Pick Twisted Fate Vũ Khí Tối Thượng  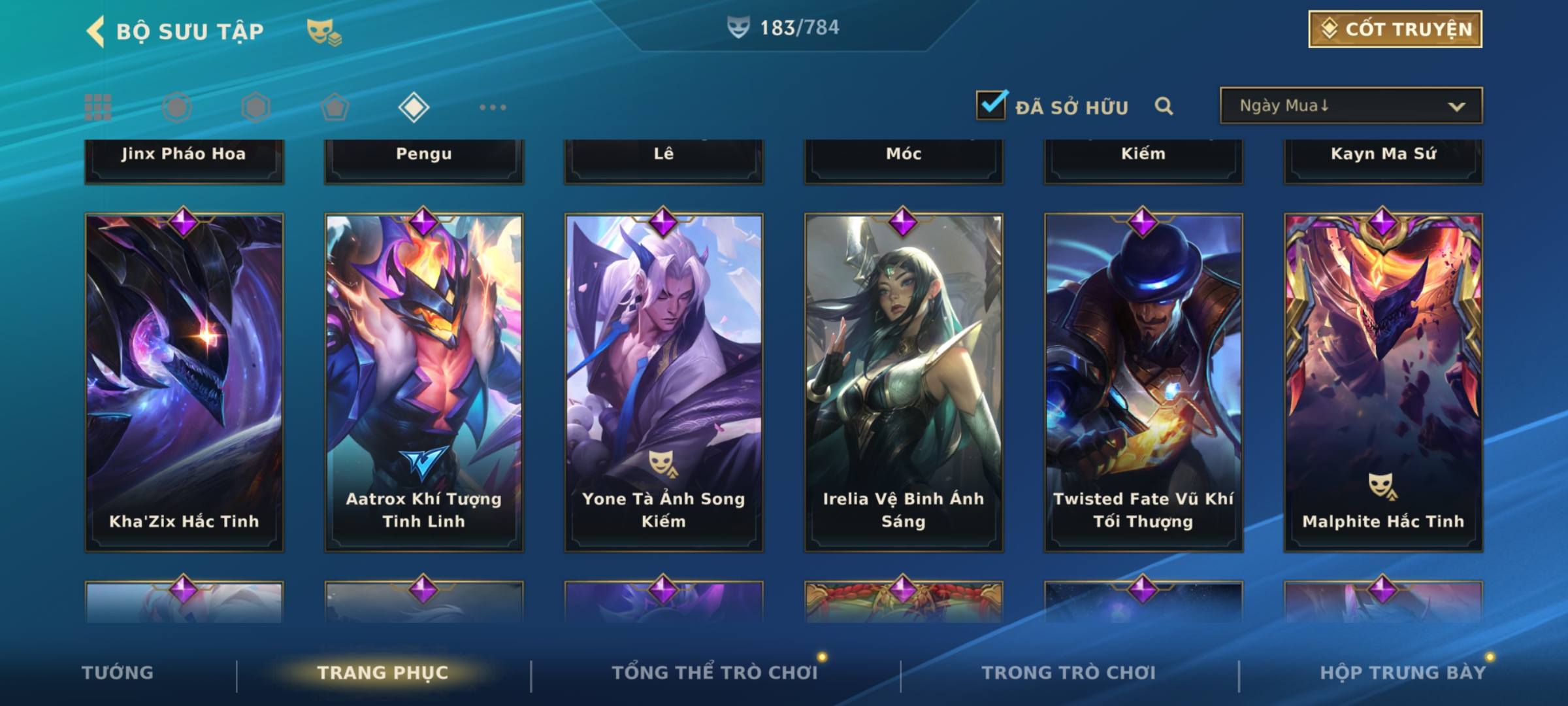coord(1143,382)
